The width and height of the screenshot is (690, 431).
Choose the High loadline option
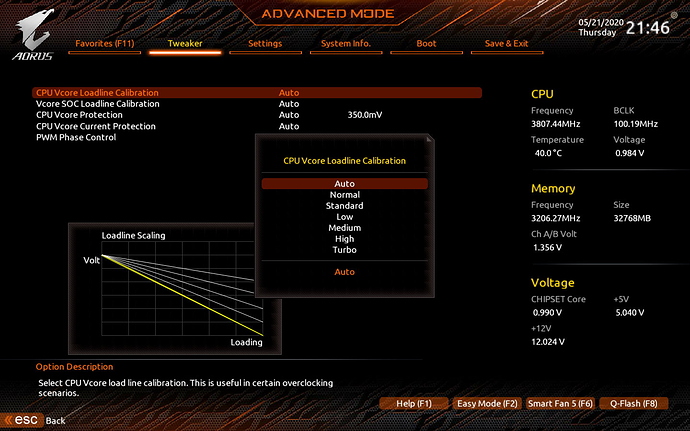(x=344, y=239)
